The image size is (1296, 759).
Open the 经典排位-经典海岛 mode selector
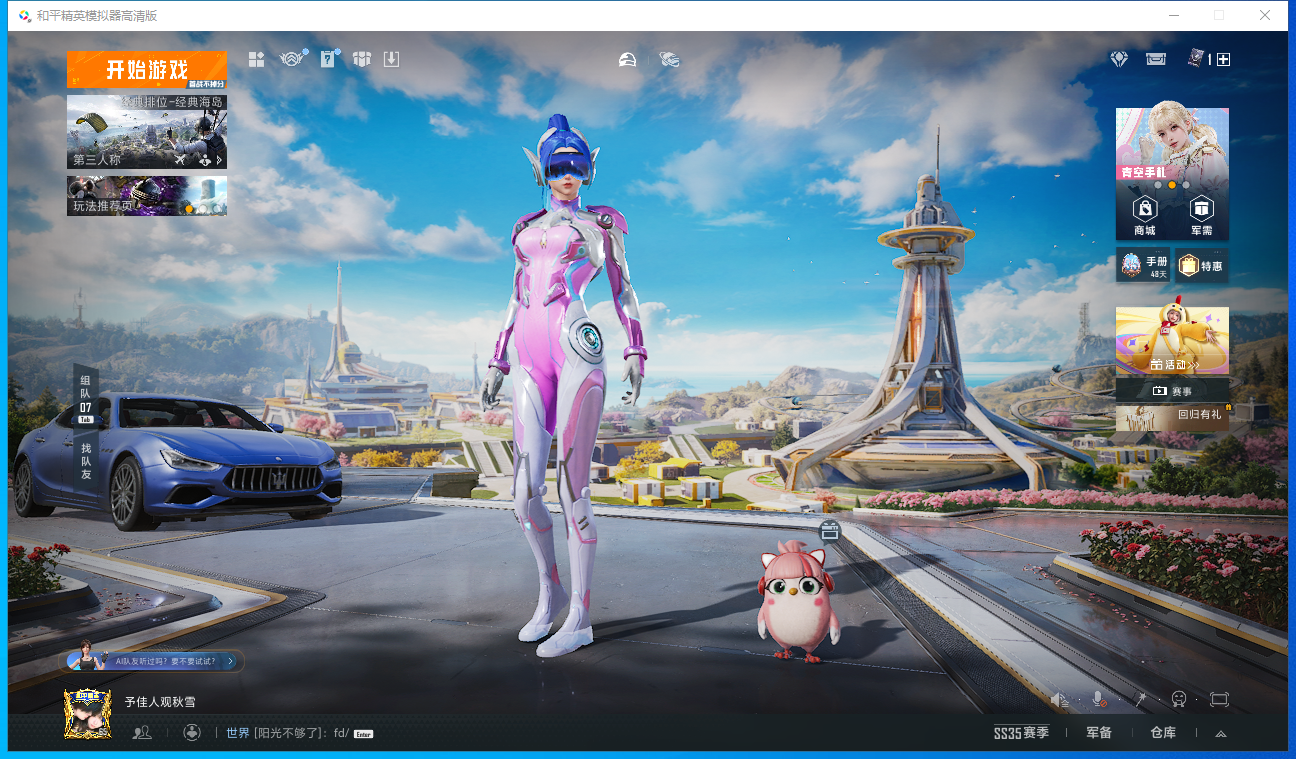pos(147,131)
